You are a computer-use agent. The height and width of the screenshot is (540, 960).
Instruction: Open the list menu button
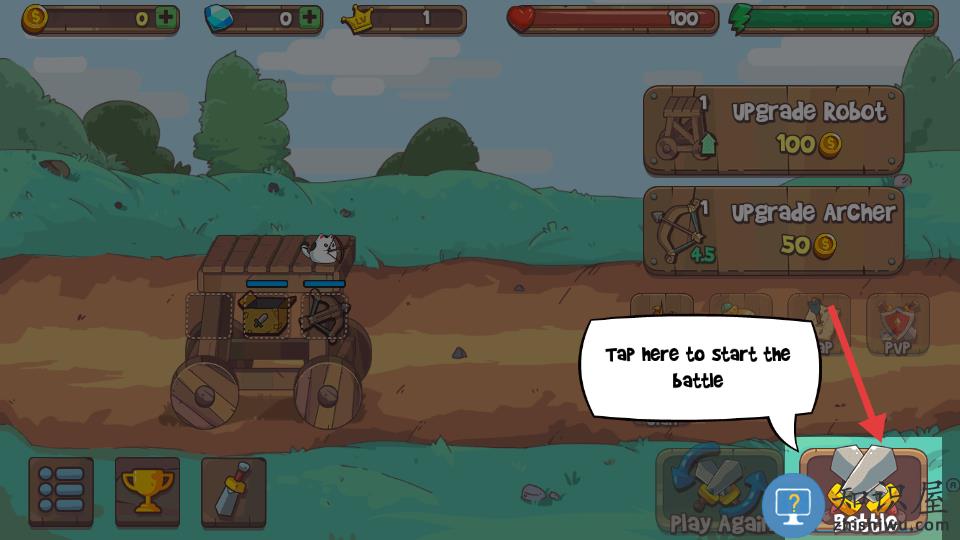point(61,491)
